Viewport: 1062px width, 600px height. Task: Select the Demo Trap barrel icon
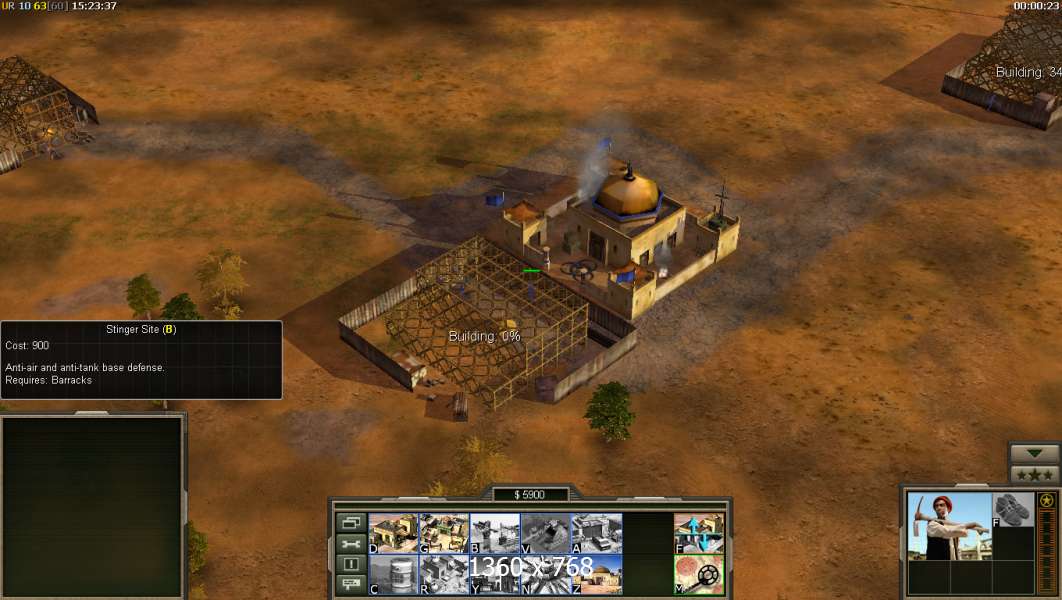click(x=393, y=574)
